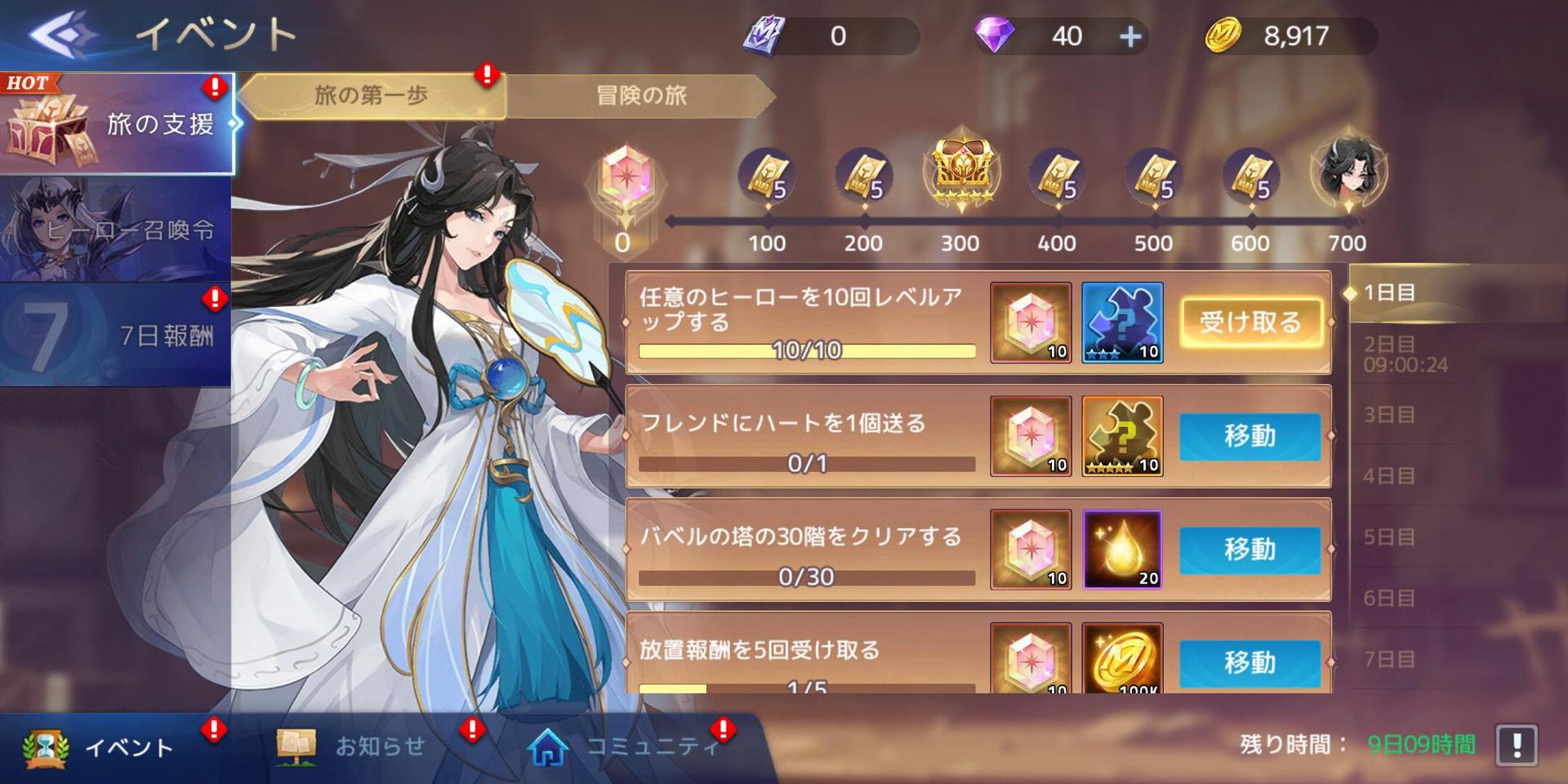Claim the hero level-up reward with 受け取る
Viewport: 1568px width, 784px height.
[x=1249, y=323]
